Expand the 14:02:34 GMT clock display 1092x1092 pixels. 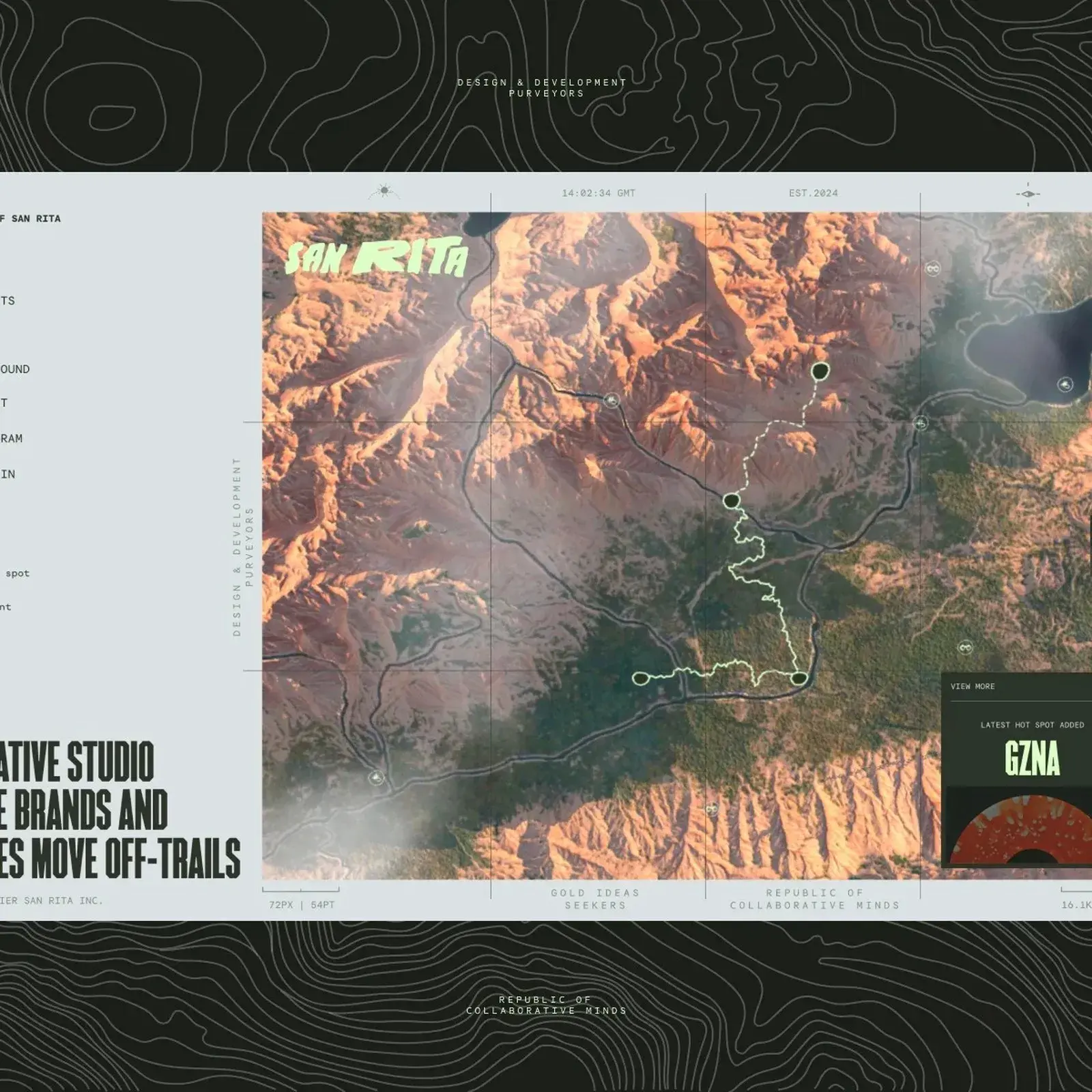click(598, 192)
